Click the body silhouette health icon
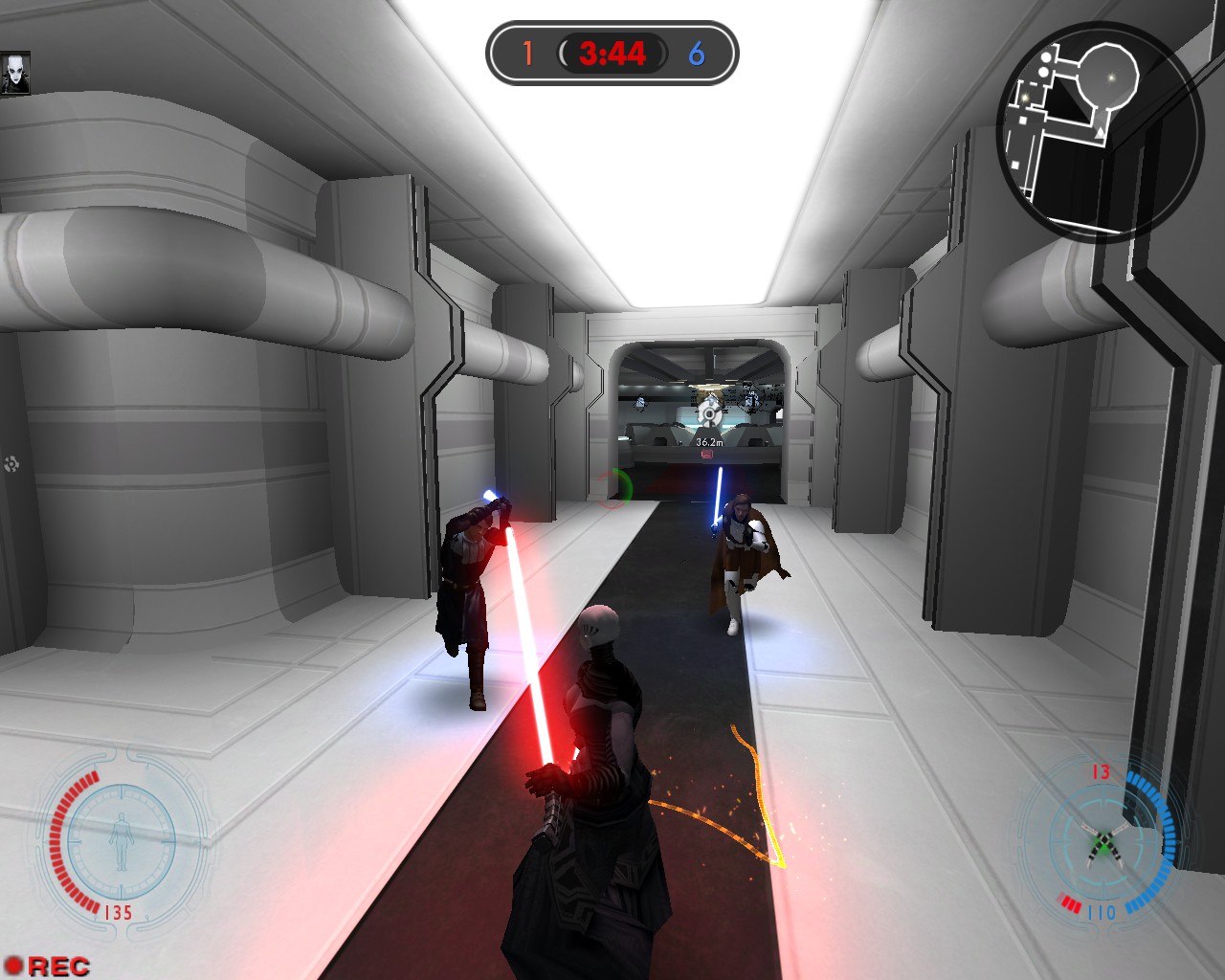1225x980 pixels. [x=122, y=841]
